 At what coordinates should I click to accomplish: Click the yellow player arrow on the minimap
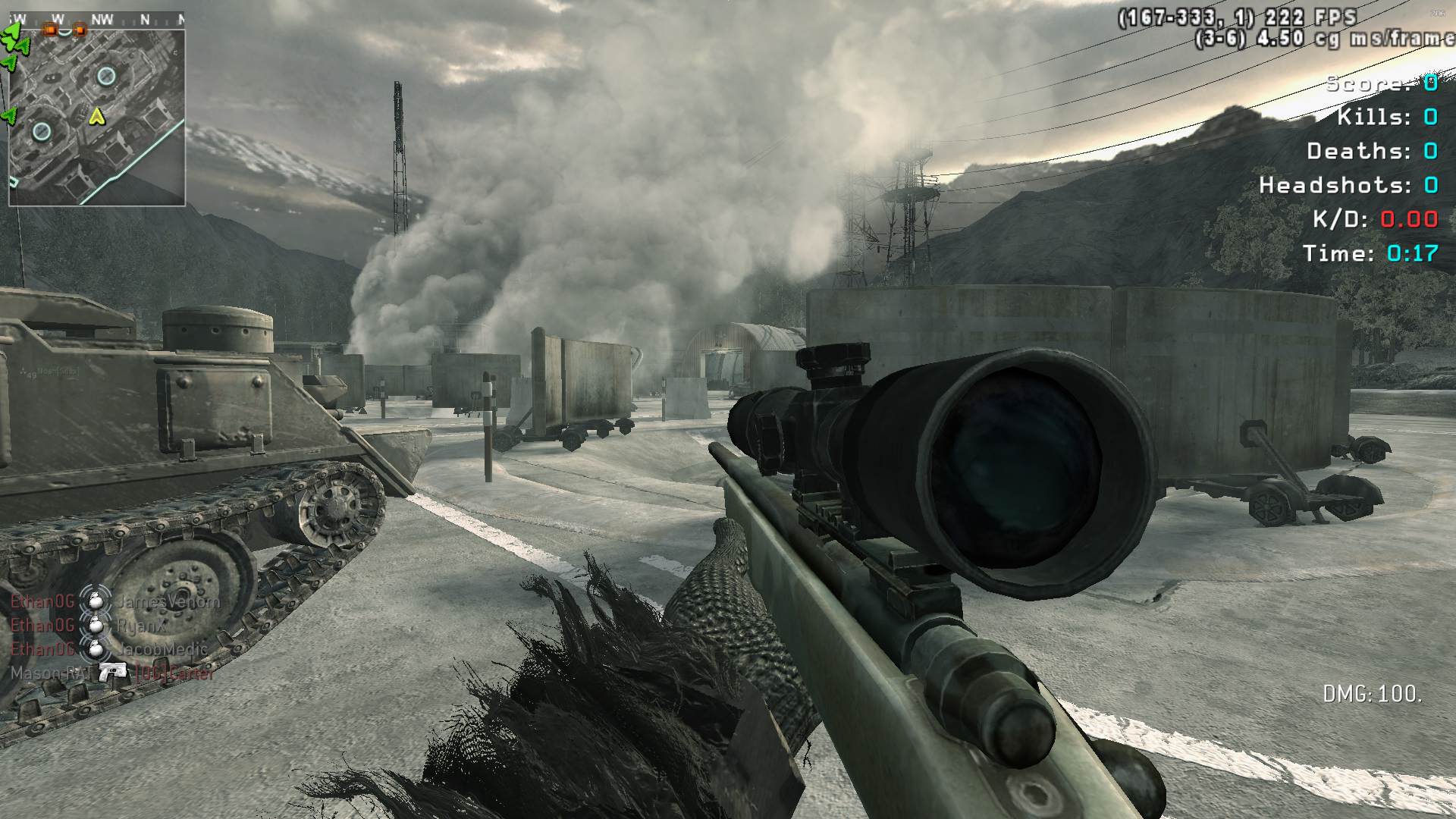[x=96, y=116]
